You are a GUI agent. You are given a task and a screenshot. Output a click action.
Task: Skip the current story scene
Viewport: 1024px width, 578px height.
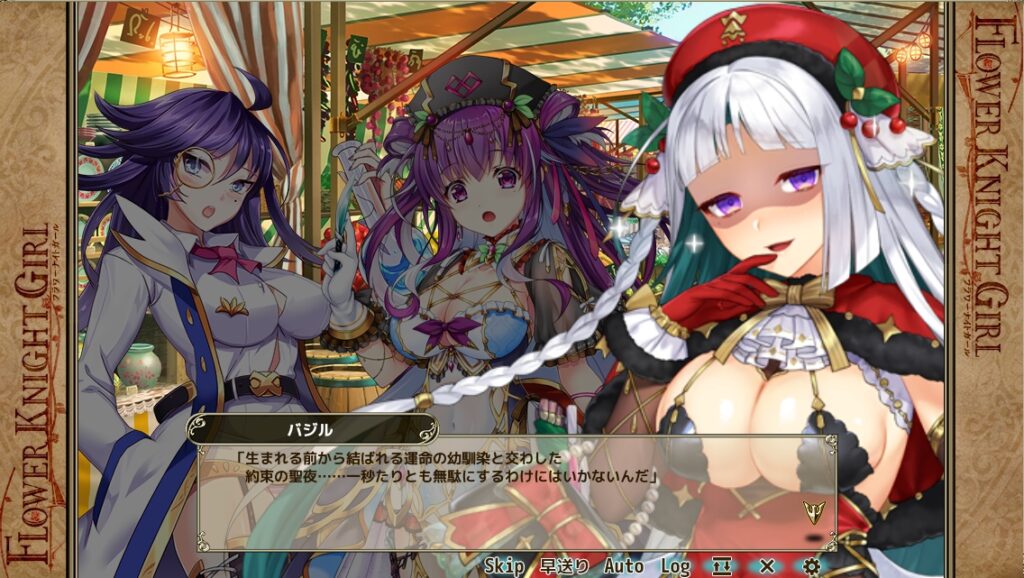[x=504, y=566]
